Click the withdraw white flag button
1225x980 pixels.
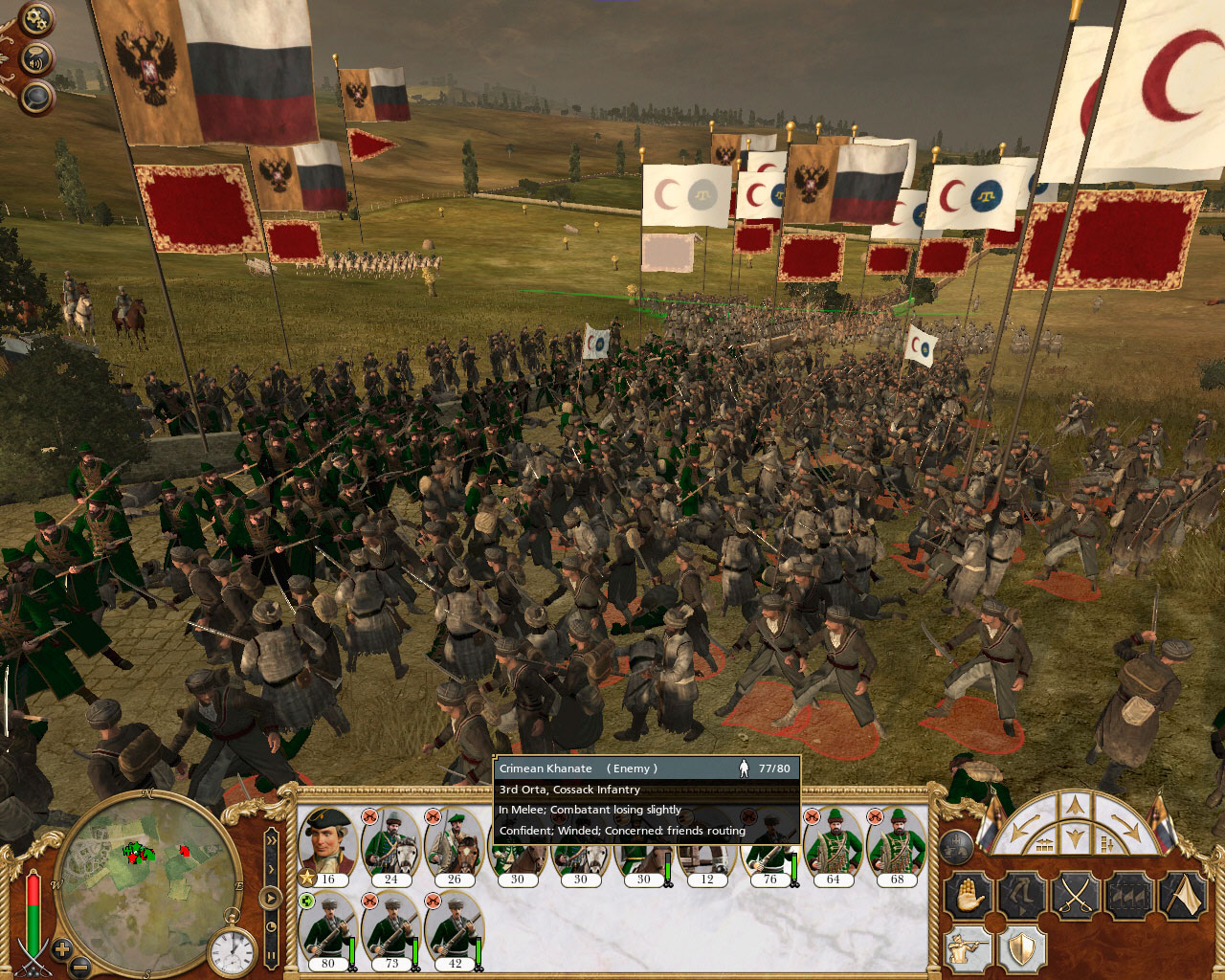coord(1183,897)
